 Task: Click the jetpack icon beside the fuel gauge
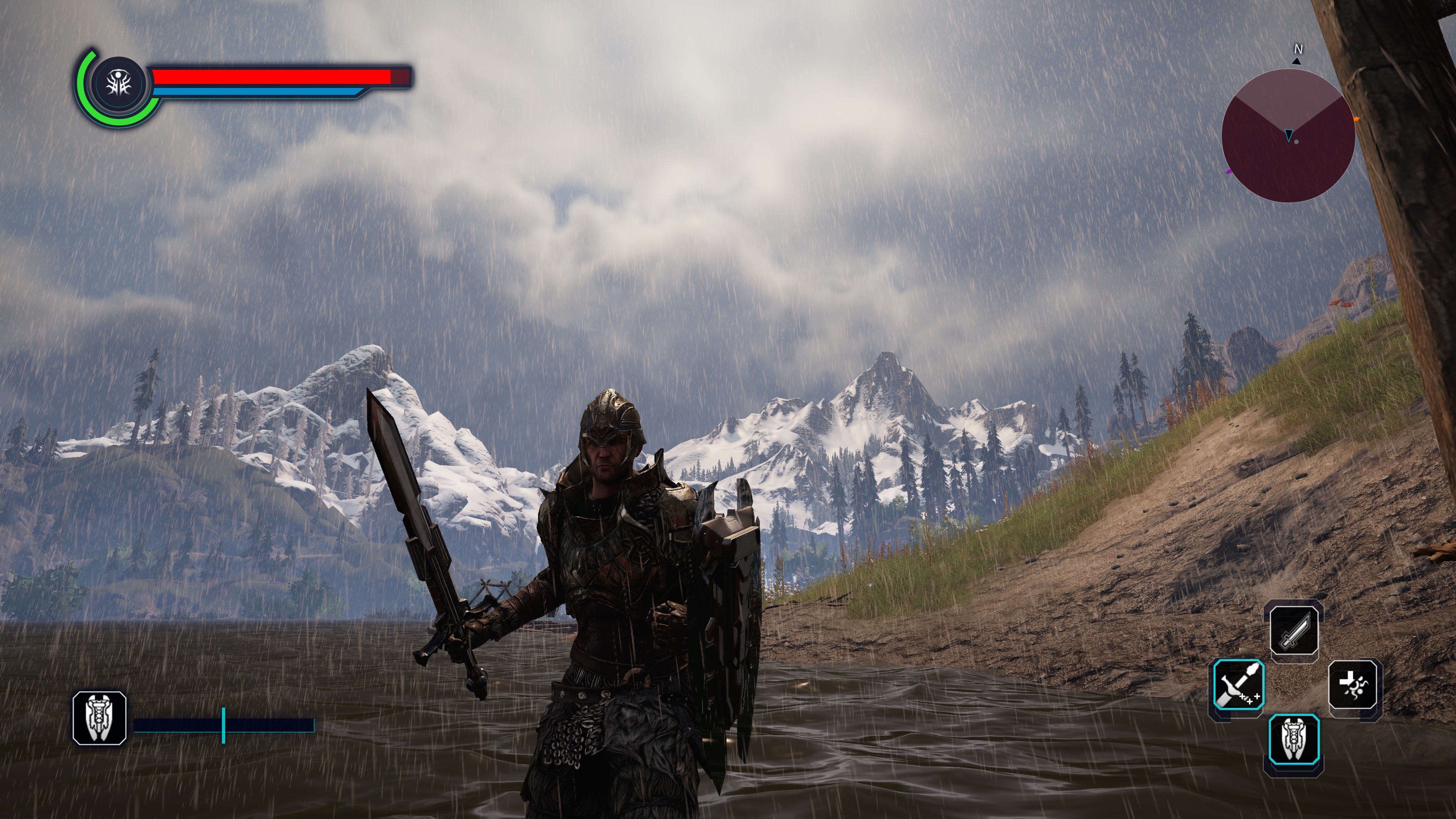(x=99, y=718)
